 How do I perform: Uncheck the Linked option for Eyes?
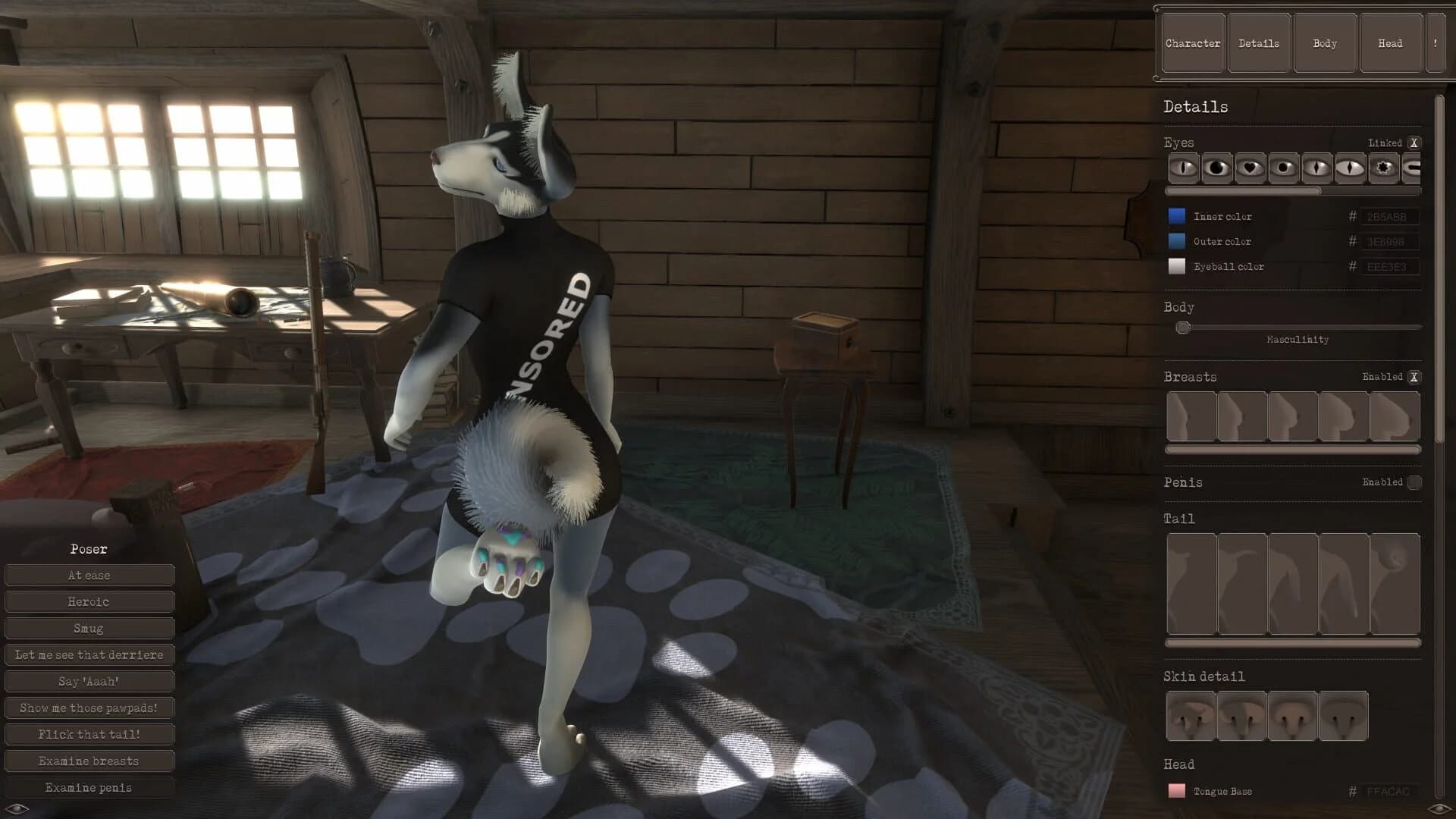coord(1414,142)
